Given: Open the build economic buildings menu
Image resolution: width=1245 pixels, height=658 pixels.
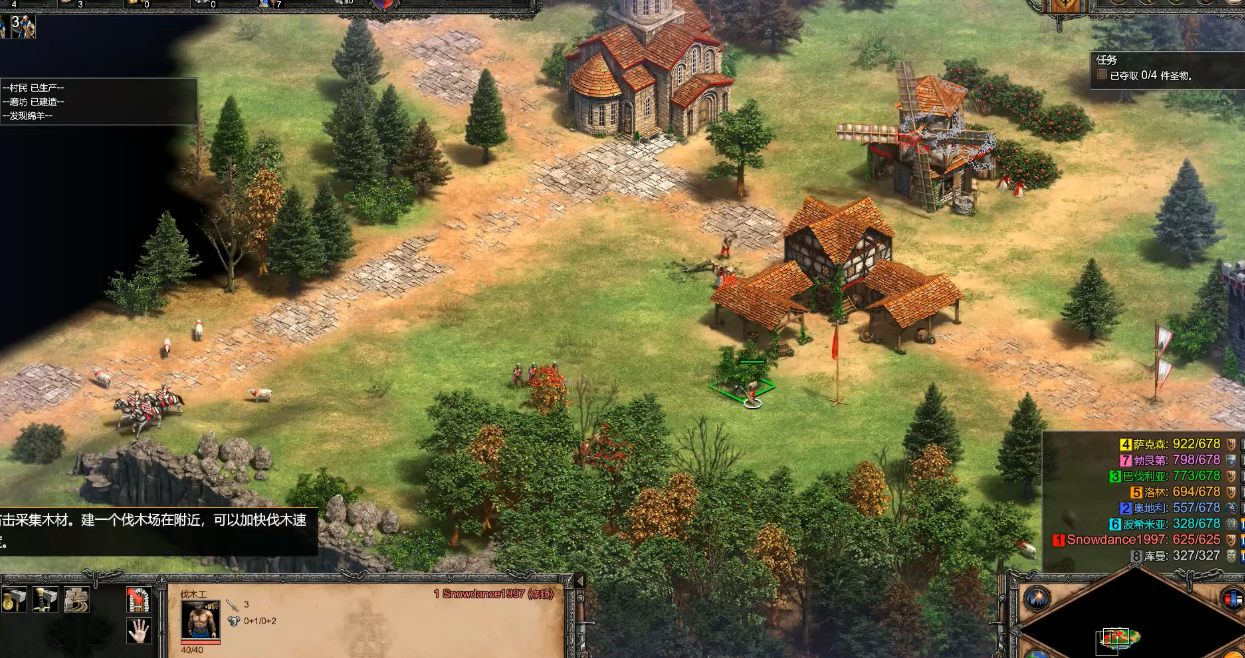Looking at the screenshot, I should coord(14,599).
